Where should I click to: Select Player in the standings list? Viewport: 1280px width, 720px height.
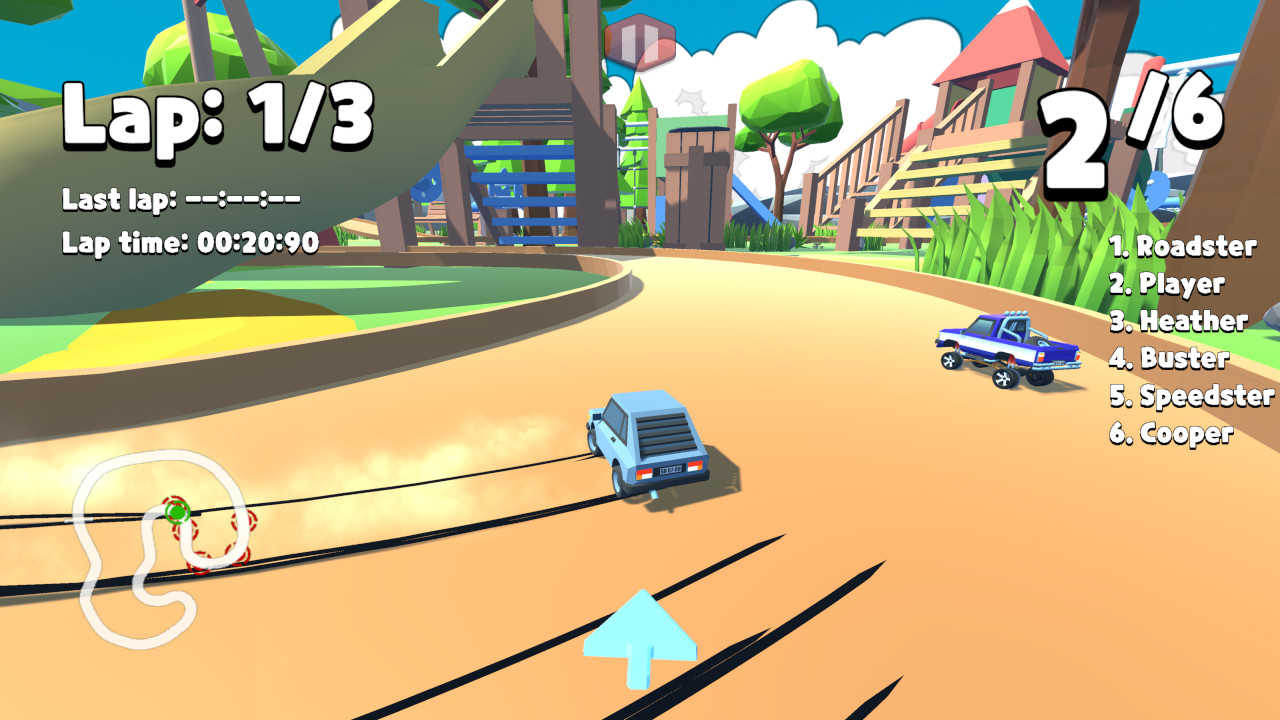(1170, 283)
